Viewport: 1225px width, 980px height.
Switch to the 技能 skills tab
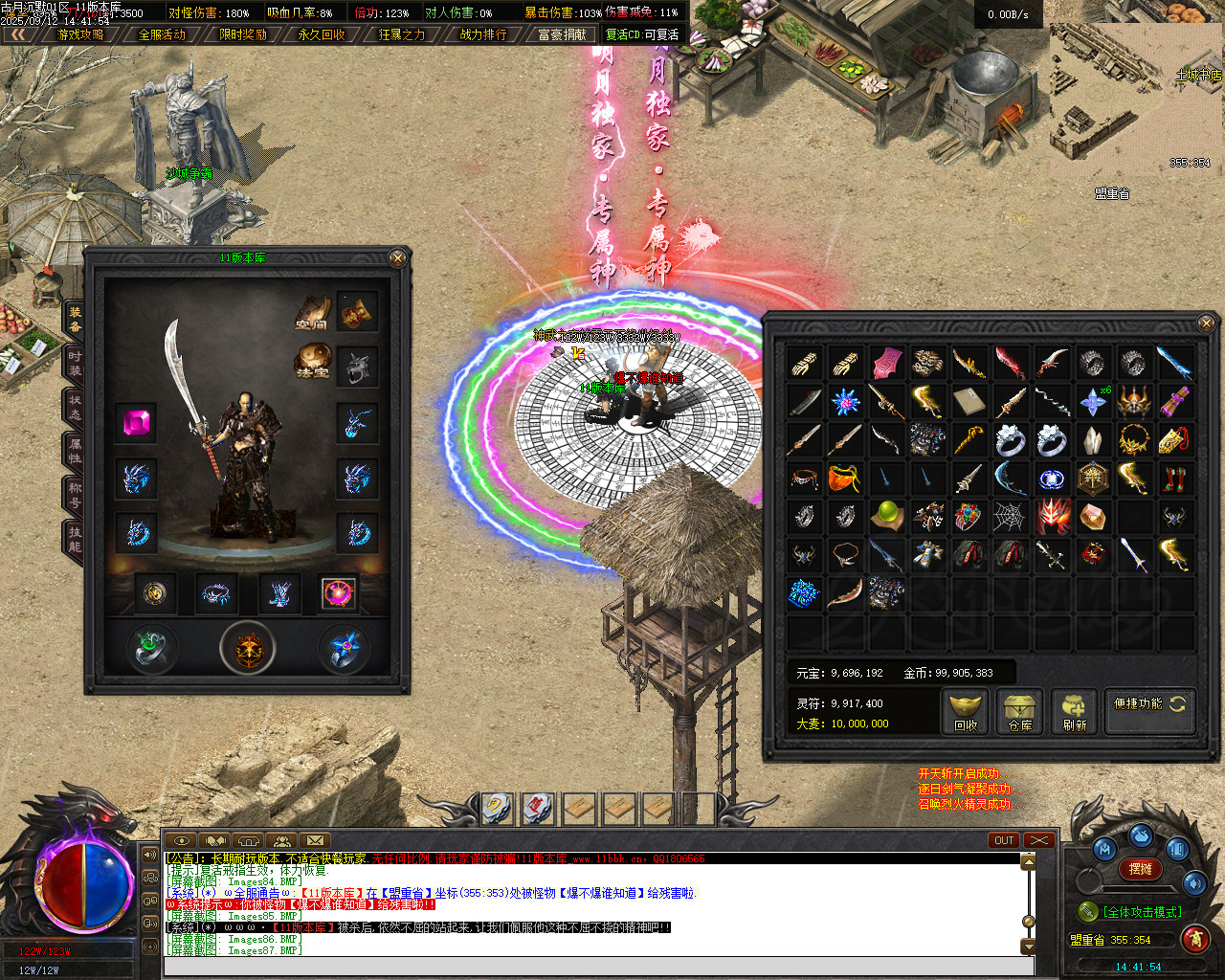[75, 539]
